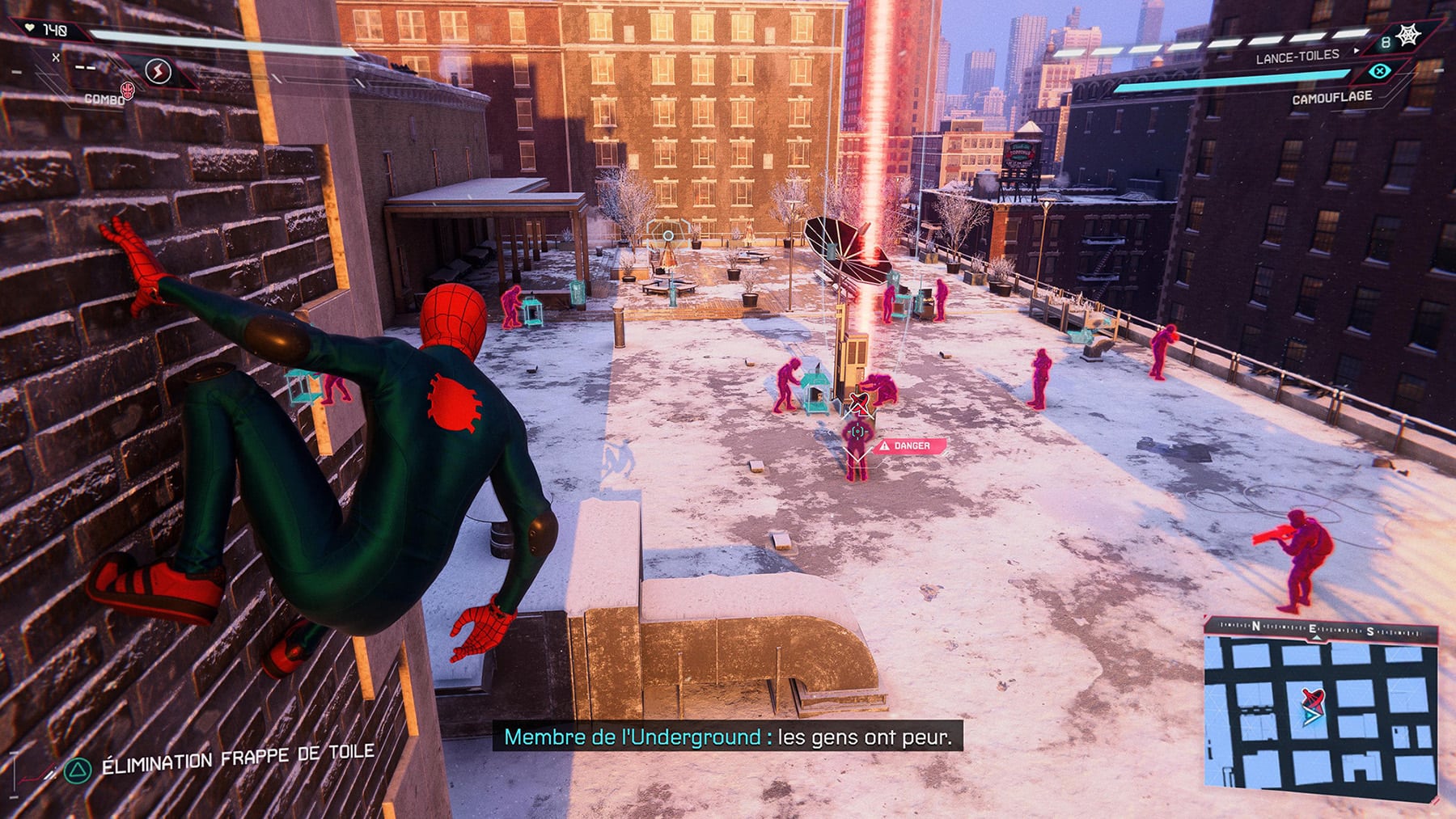This screenshot has width=1456, height=819.
Task: Click the Venom lightning bolt icon
Action: pyautogui.click(x=158, y=72)
